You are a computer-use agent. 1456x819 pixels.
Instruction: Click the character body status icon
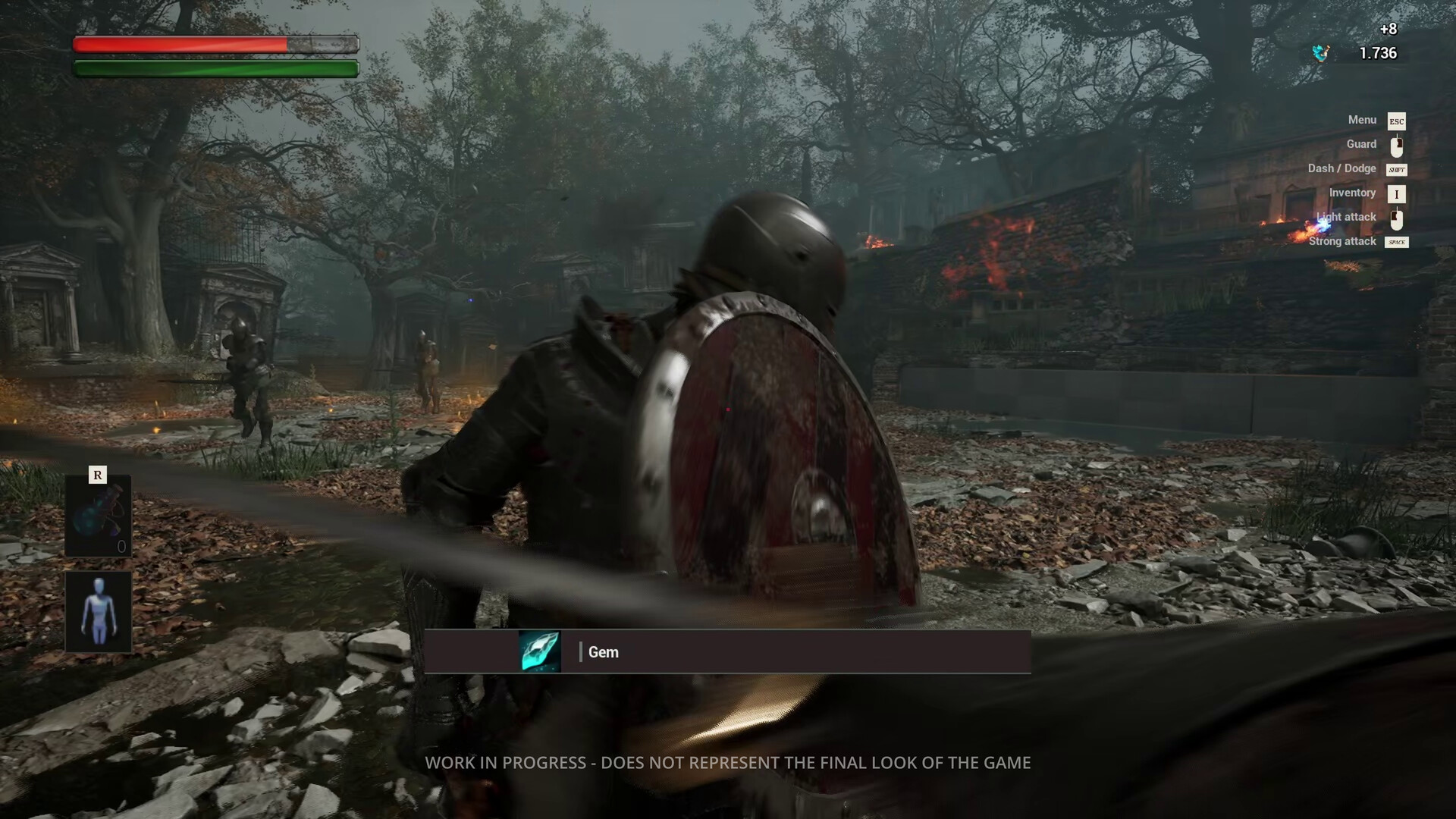(x=98, y=611)
